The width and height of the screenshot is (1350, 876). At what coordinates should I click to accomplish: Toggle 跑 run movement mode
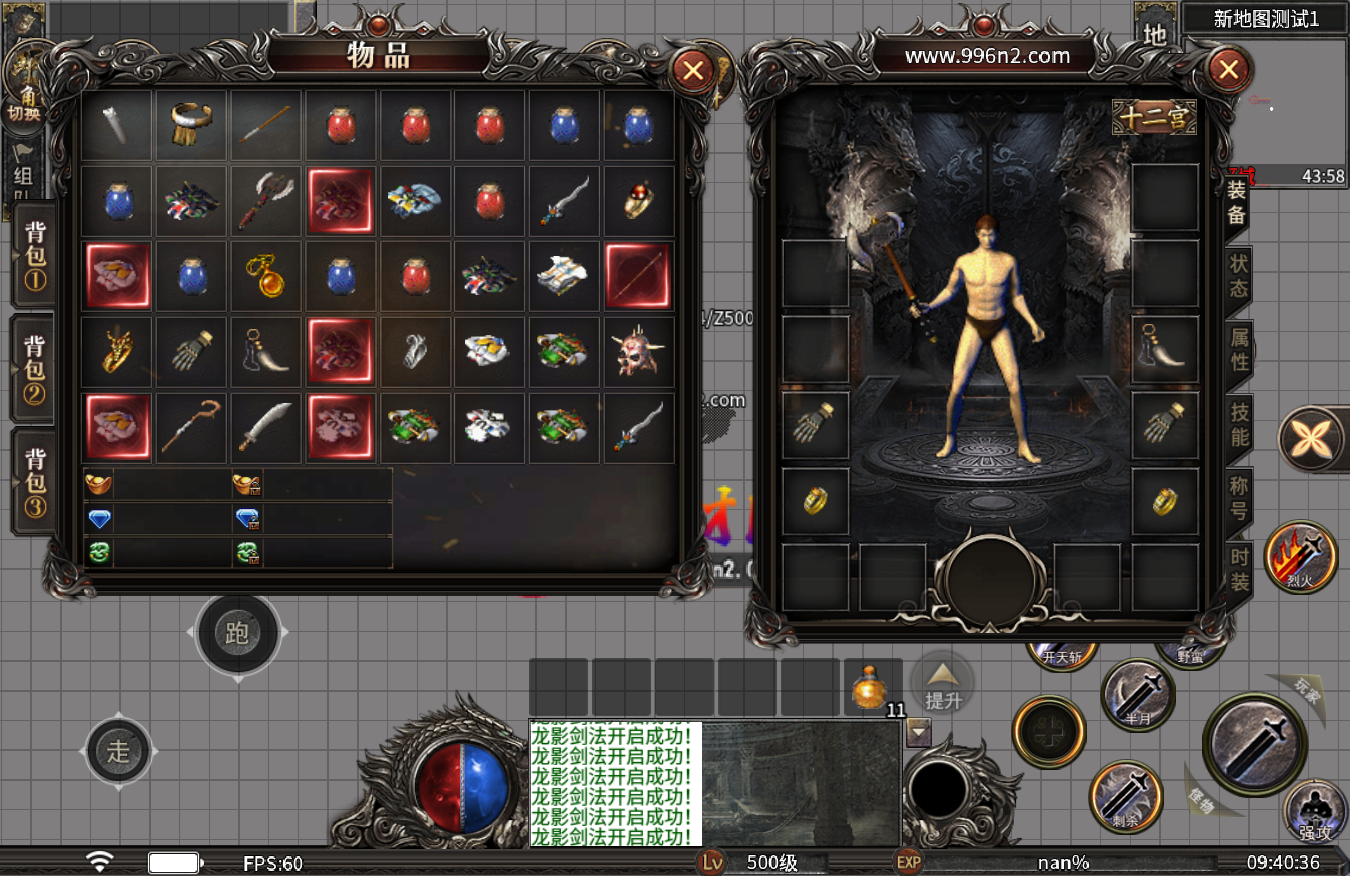pyautogui.click(x=237, y=632)
